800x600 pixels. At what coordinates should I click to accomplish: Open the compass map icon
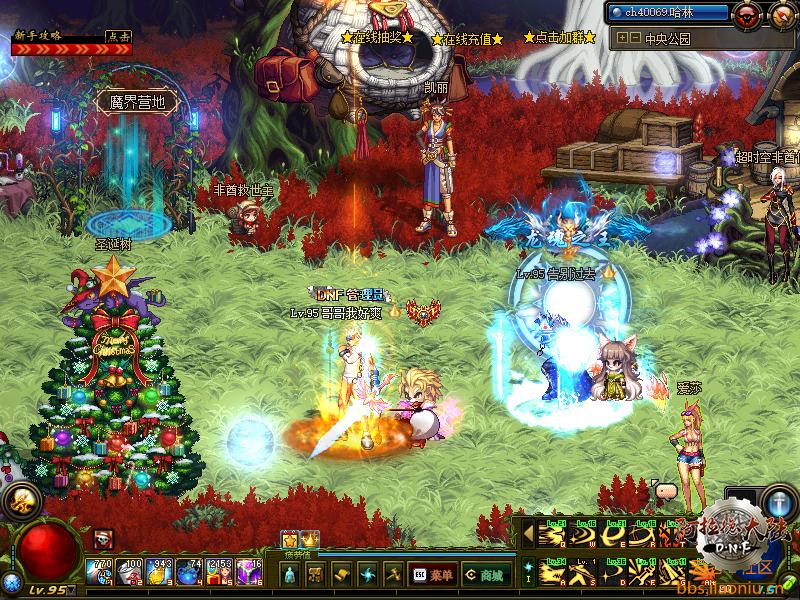click(x=782, y=15)
